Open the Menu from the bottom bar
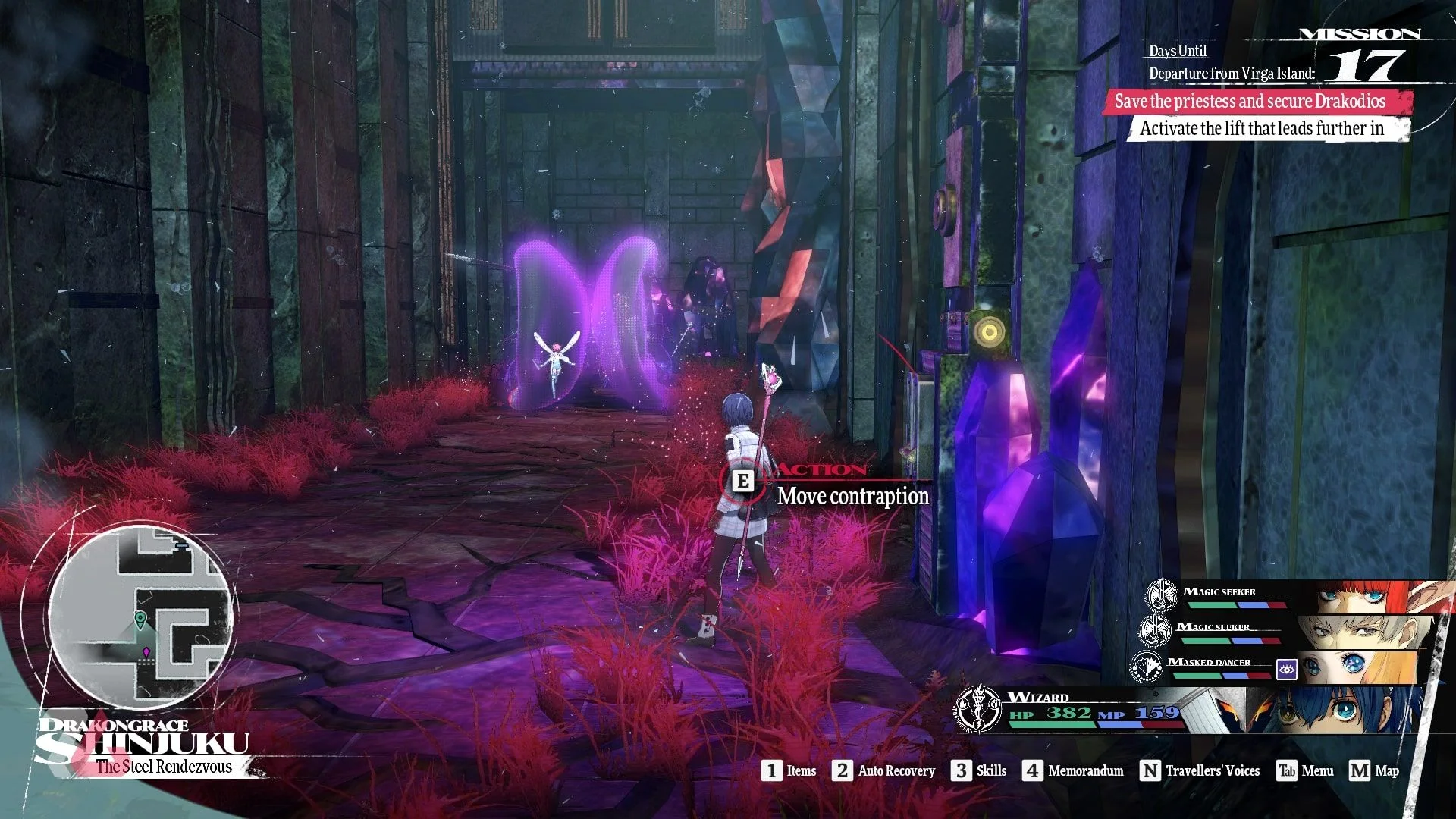This screenshot has height=819, width=1456. 1306,771
